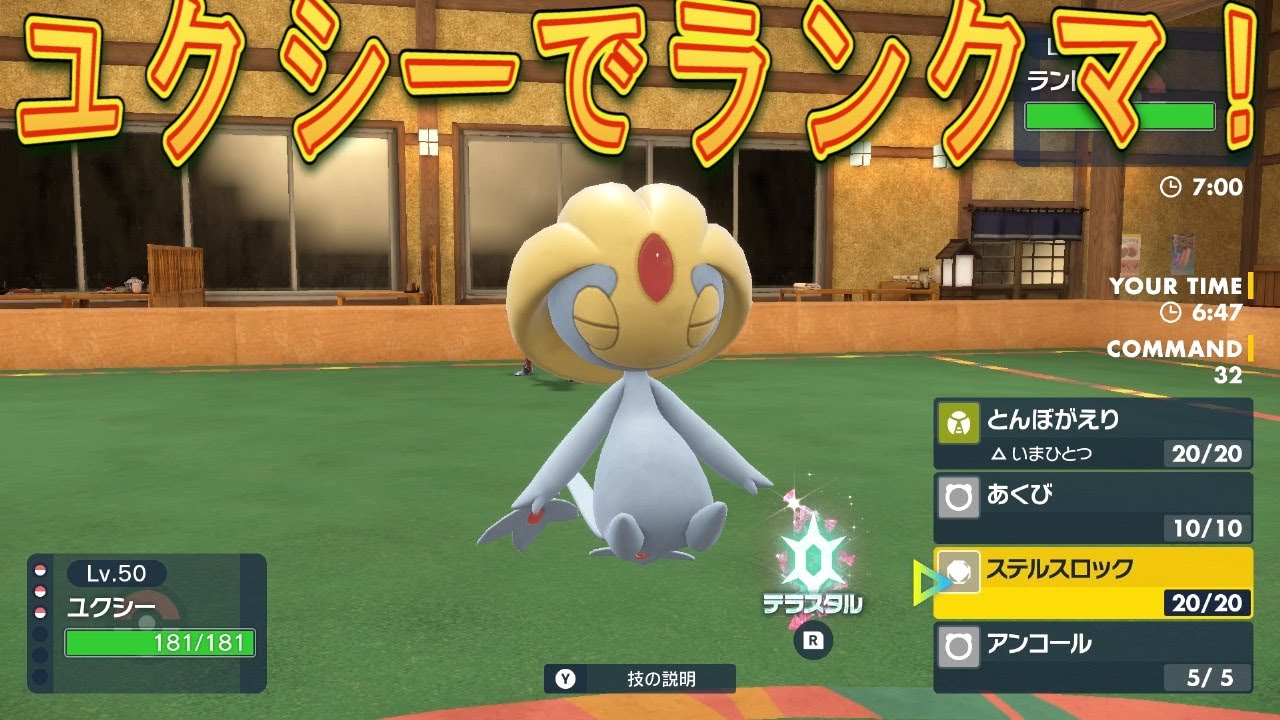Click the Normal-type icon beside あくび
The image size is (1280, 720).
click(x=958, y=494)
